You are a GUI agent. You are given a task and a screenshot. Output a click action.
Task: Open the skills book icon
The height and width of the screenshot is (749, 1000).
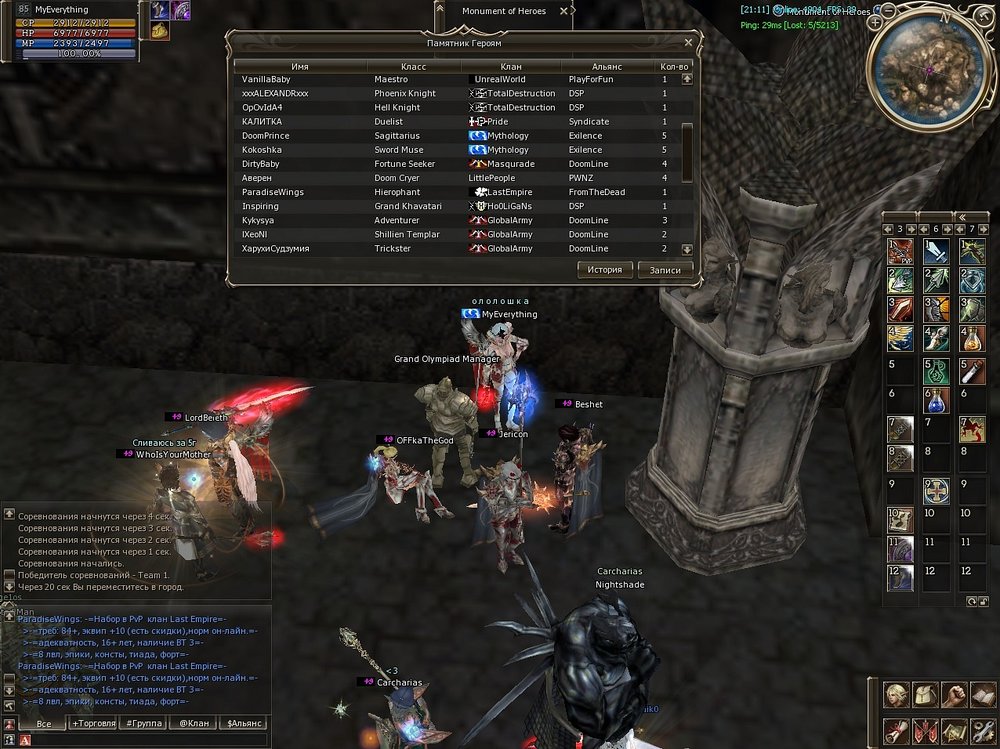(x=984, y=694)
